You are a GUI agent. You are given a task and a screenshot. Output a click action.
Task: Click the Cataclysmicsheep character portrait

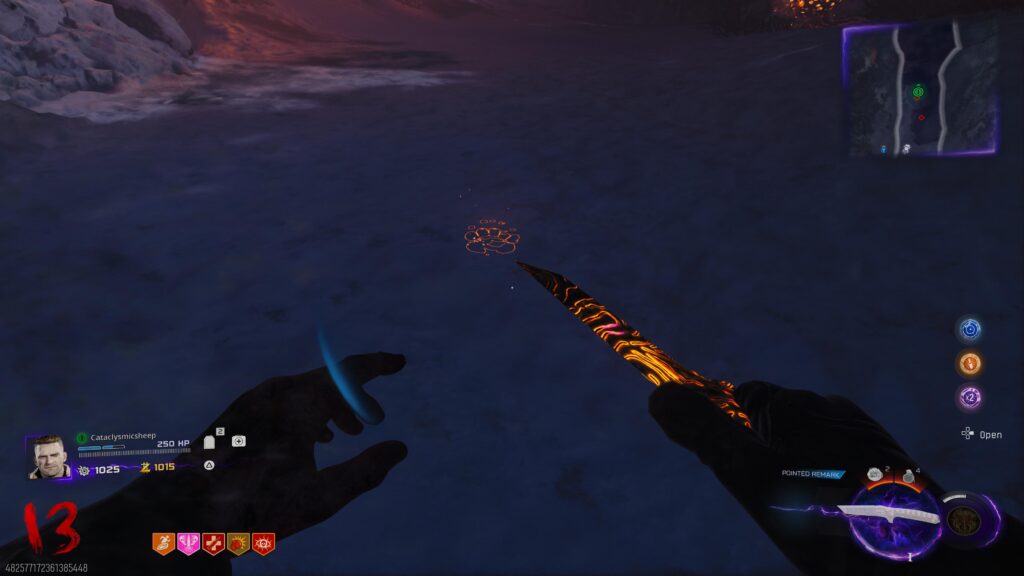pyautogui.click(x=49, y=457)
